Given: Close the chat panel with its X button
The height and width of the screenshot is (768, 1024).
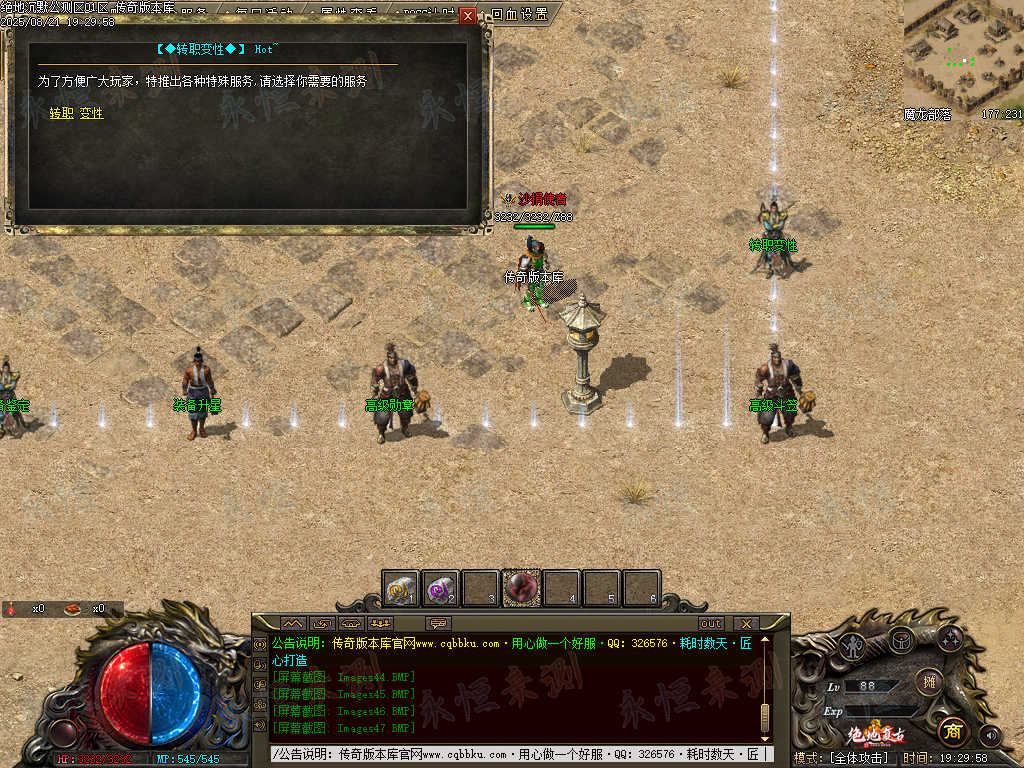Looking at the screenshot, I should click(746, 623).
